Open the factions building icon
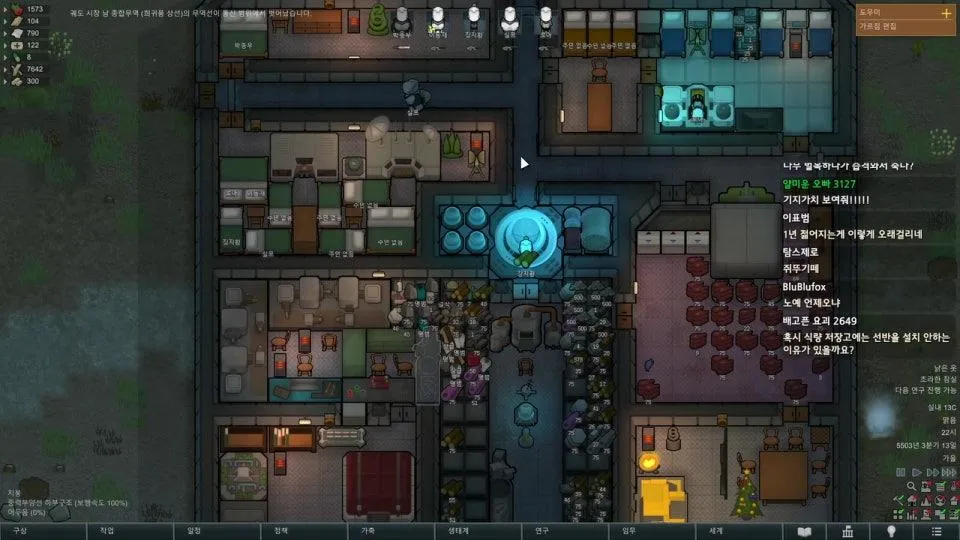Screen dimensions: 960x540 [x=847, y=531]
